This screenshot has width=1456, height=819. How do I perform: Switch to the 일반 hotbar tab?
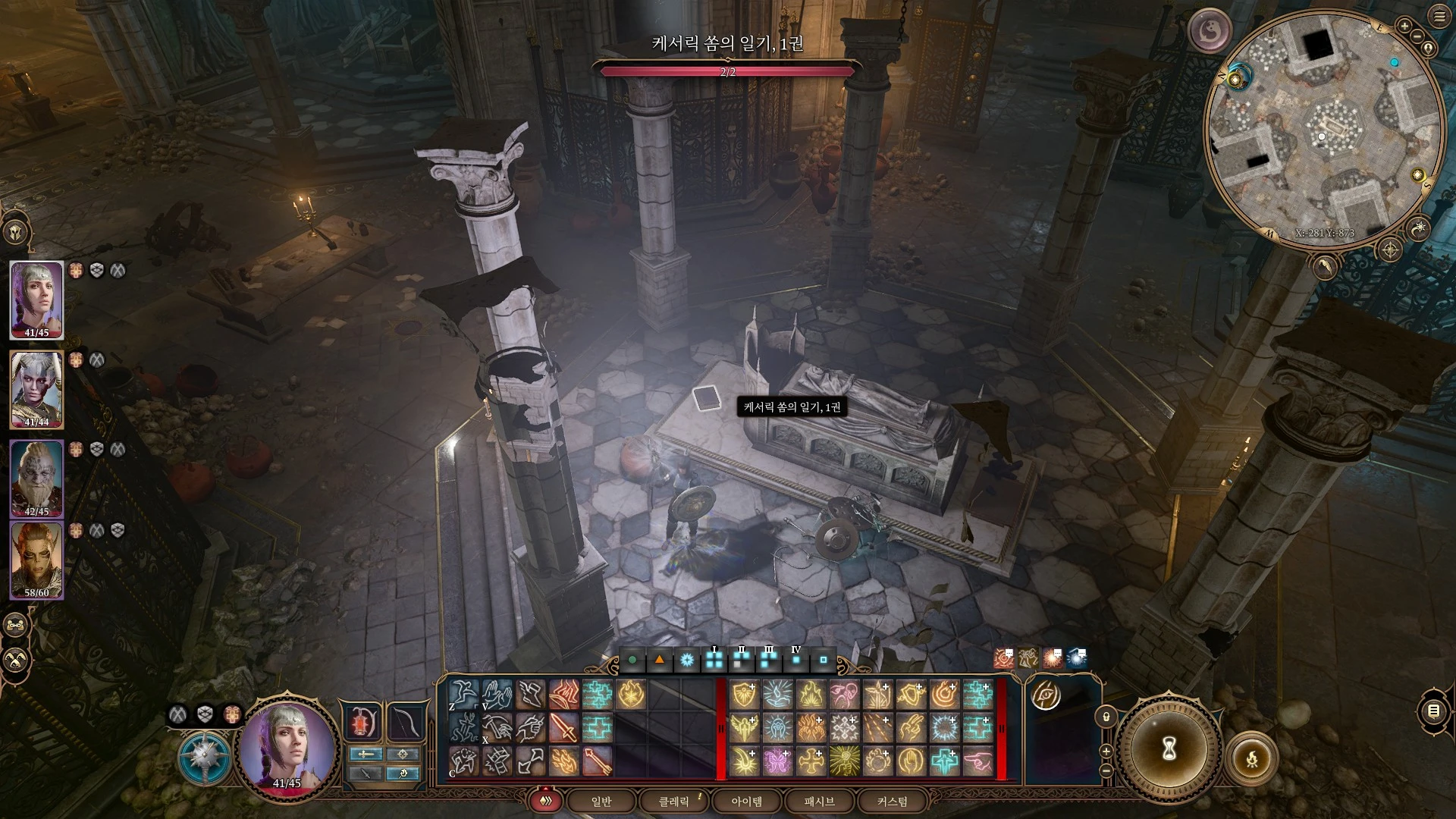tap(601, 802)
